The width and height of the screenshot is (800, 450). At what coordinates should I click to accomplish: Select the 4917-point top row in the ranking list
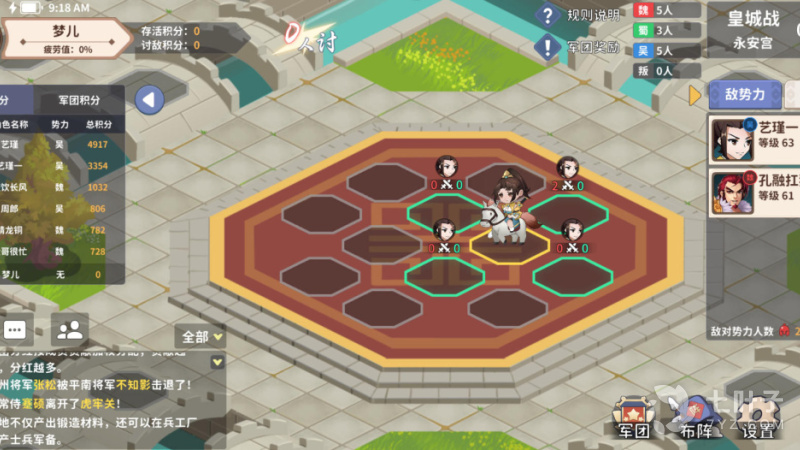pyautogui.click(x=60, y=145)
